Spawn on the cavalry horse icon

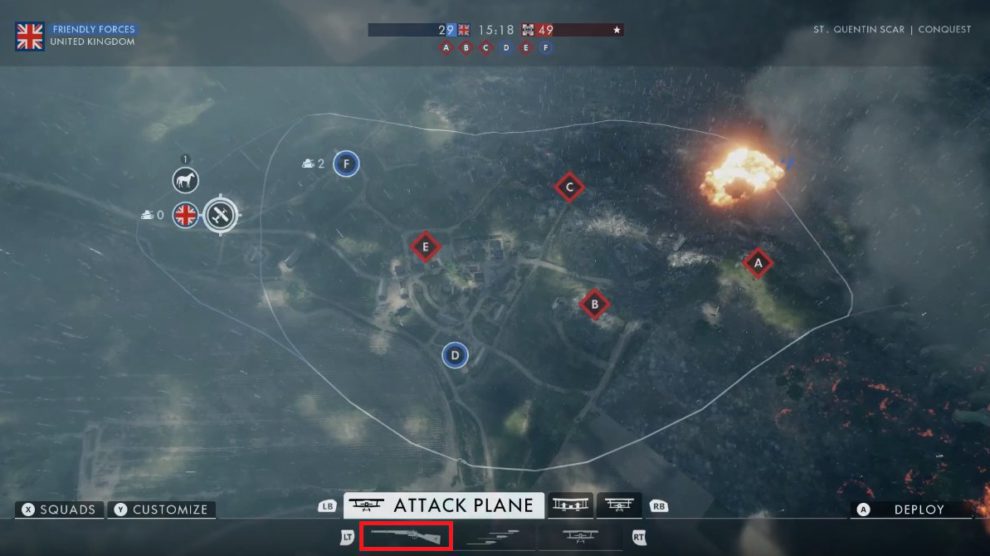pyautogui.click(x=185, y=180)
